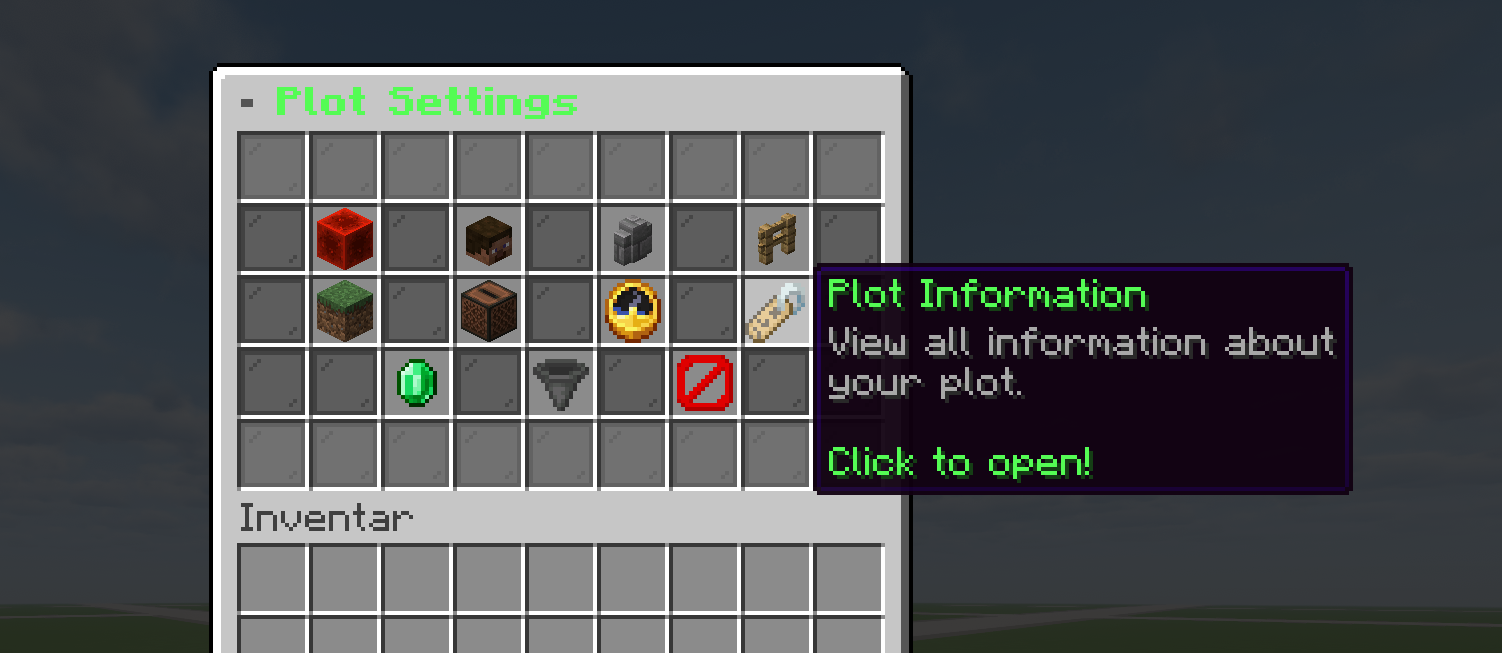Choose the red barrier sign icon
The height and width of the screenshot is (653, 1502).
tap(704, 382)
